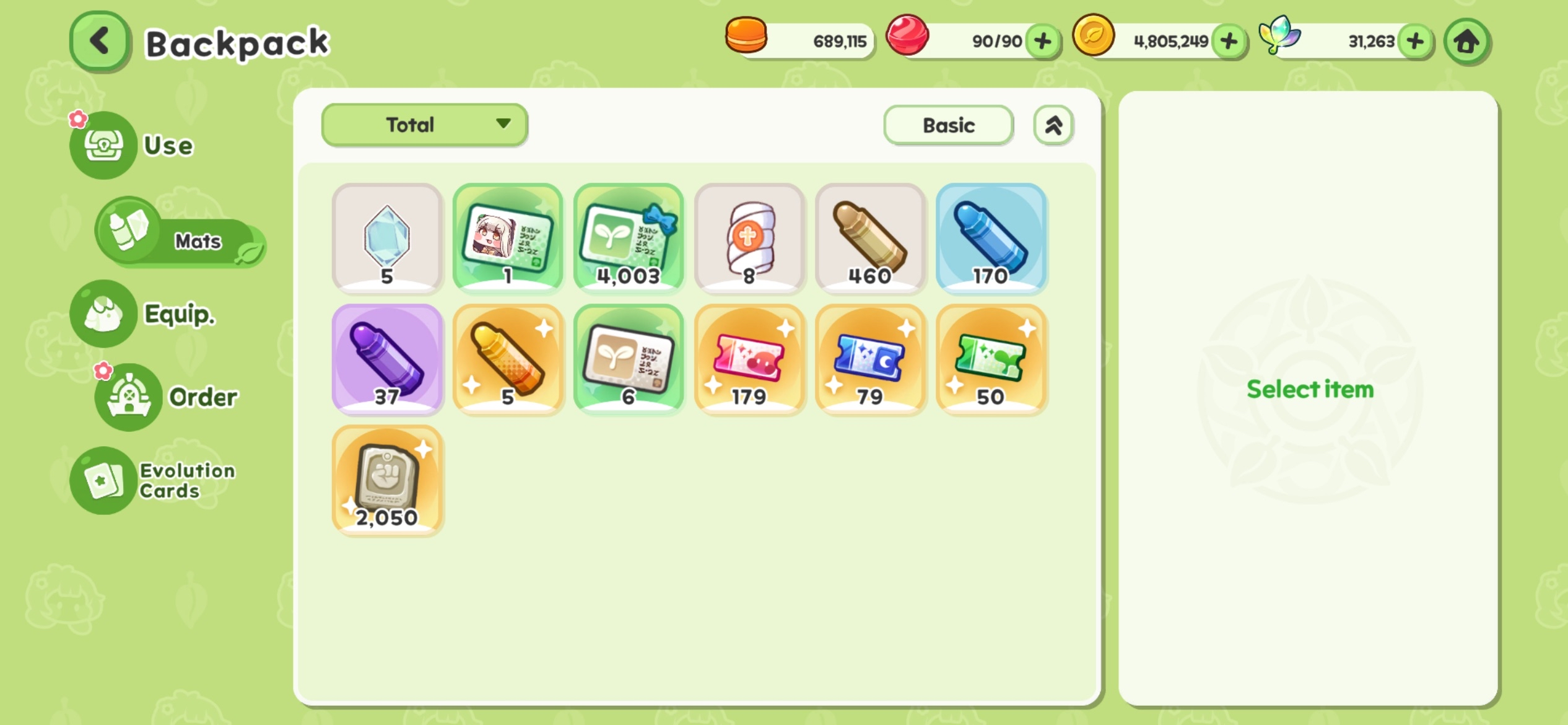Expand the feather currency plus control

1415,41
